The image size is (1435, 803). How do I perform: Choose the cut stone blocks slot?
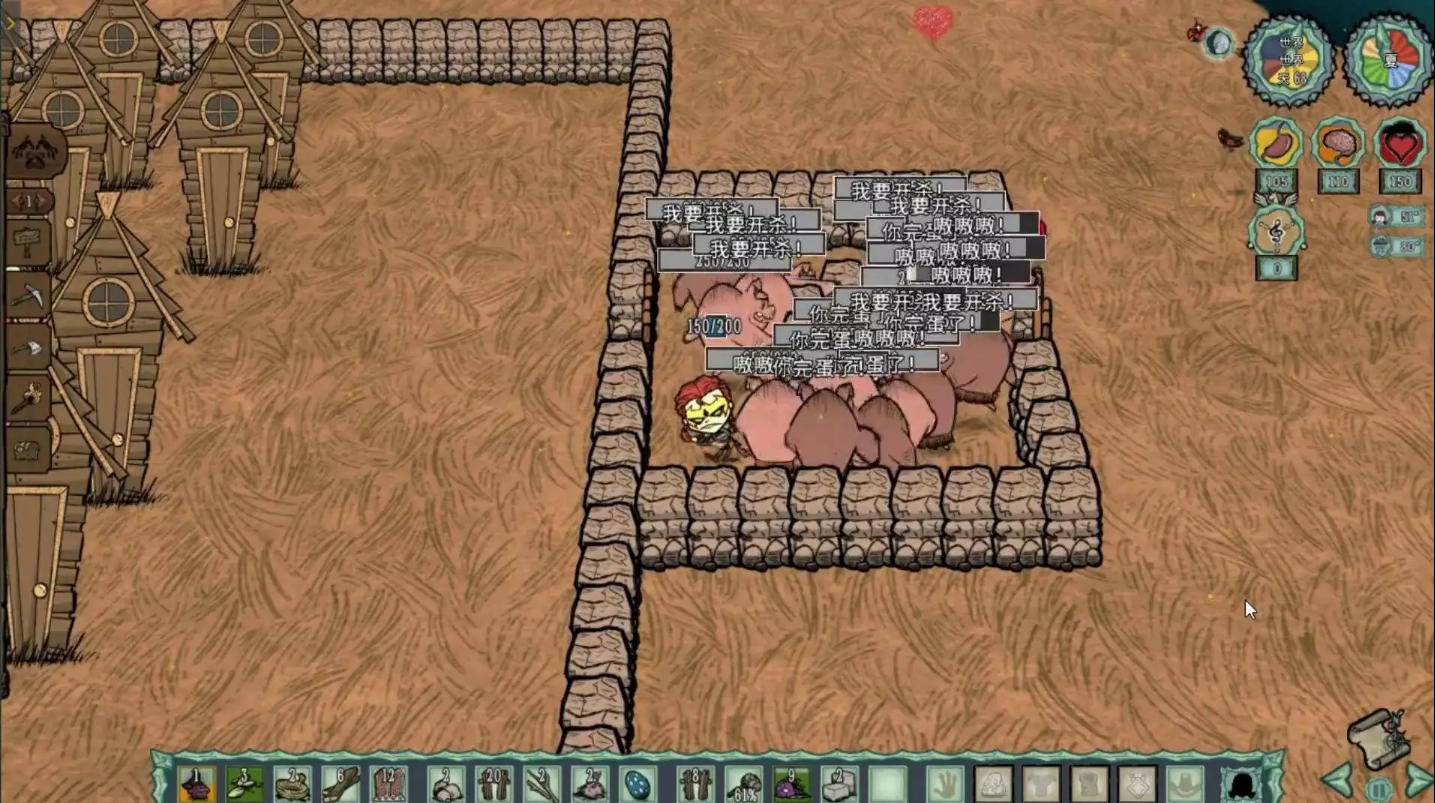pos(838,783)
